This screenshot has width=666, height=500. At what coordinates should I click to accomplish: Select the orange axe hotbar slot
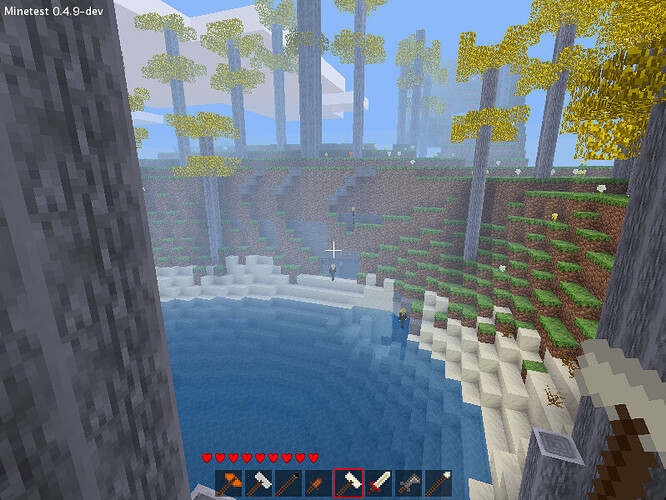click(x=230, y=483)
